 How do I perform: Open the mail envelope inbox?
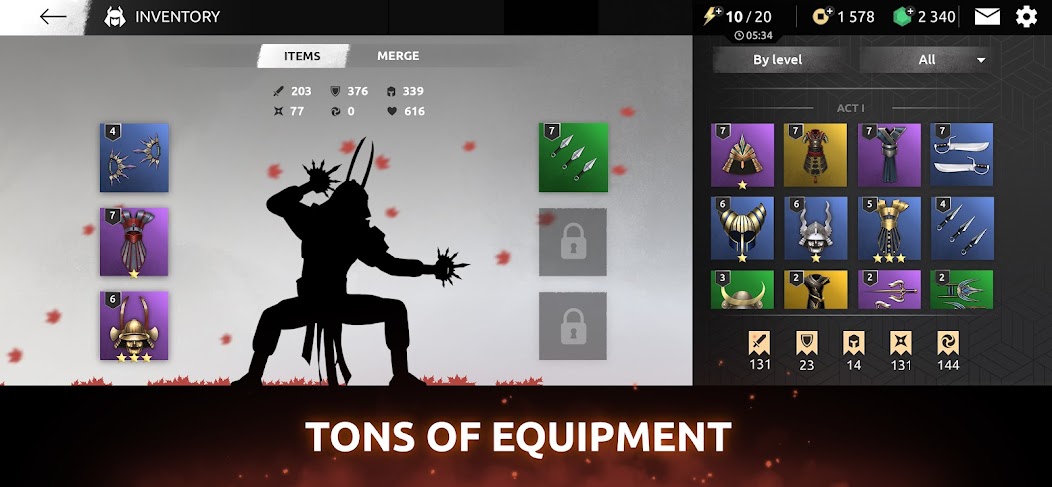coord(987,16)
